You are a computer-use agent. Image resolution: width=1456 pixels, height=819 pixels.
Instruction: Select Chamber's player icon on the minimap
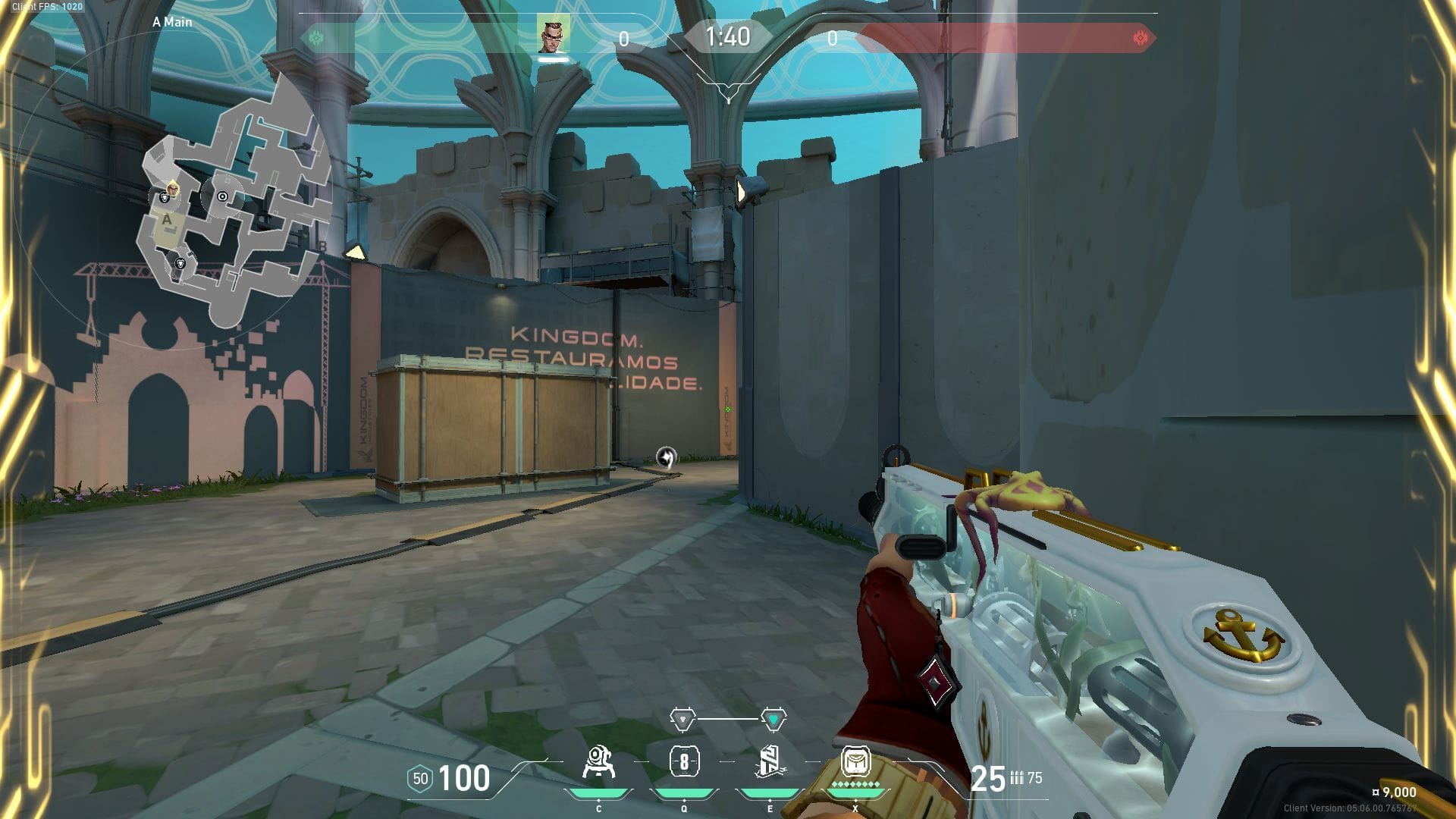(173, 187)
